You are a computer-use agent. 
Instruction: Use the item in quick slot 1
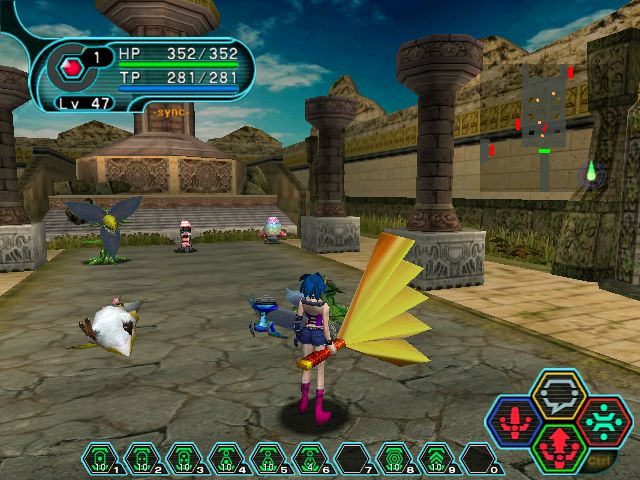pos(100,459)
